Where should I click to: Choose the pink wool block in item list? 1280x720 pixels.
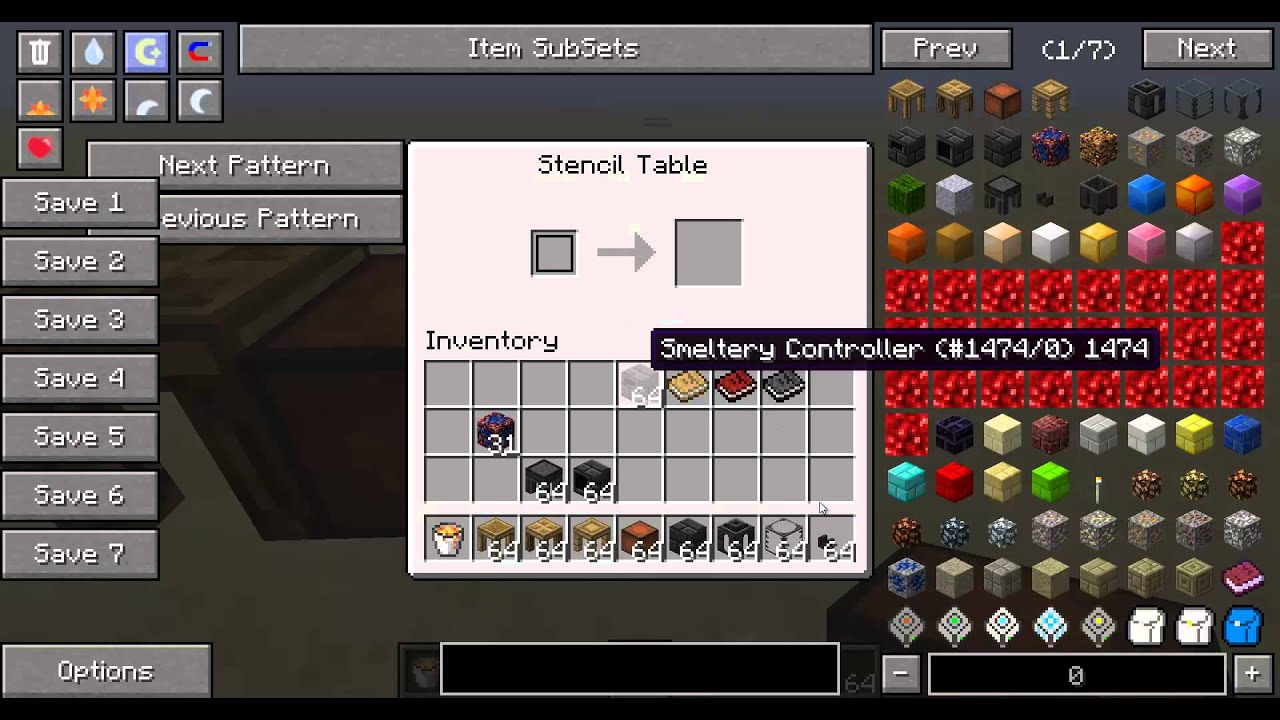(x=1146, y=241)
